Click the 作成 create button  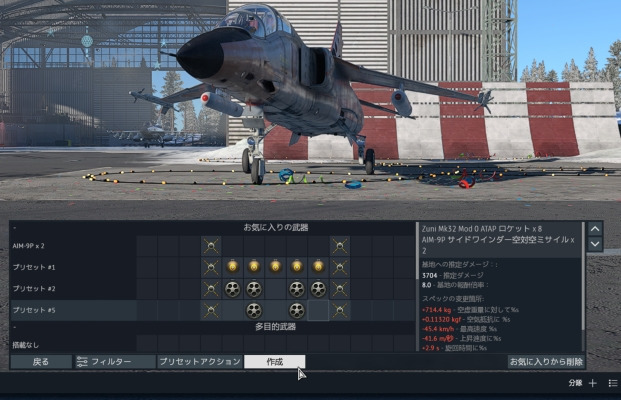point(274,361)
